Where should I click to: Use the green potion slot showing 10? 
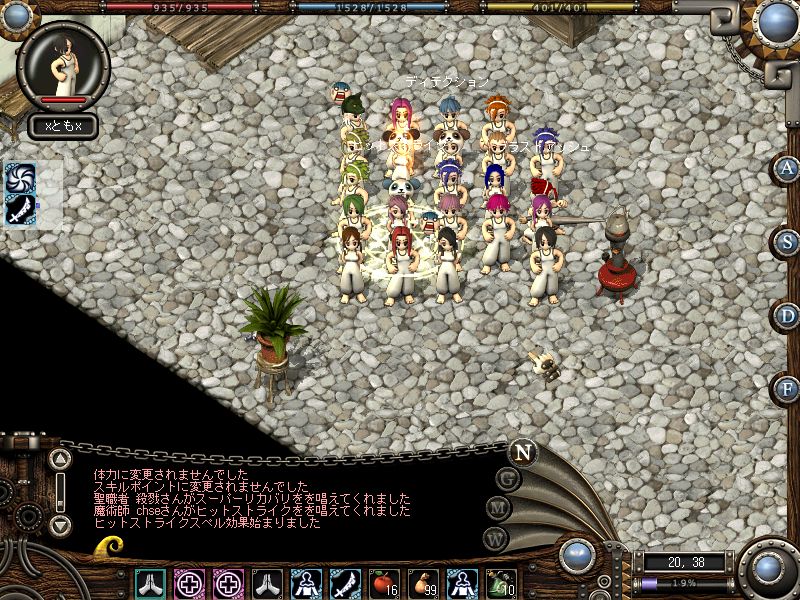pyautogui.click(x=502, y=582)
